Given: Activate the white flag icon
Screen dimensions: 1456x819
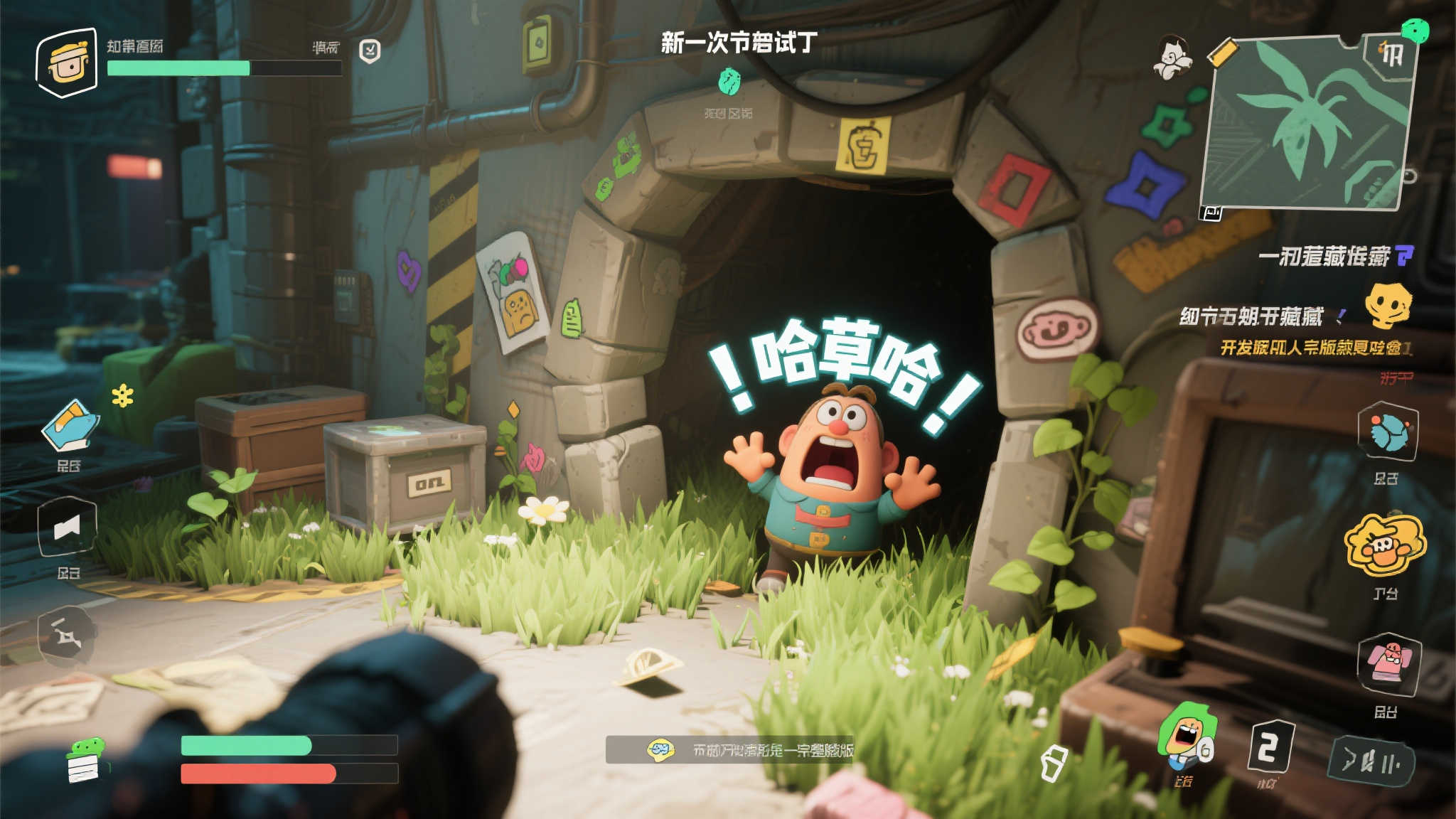Looking at the screenshot, I should (x=68, y=528).
